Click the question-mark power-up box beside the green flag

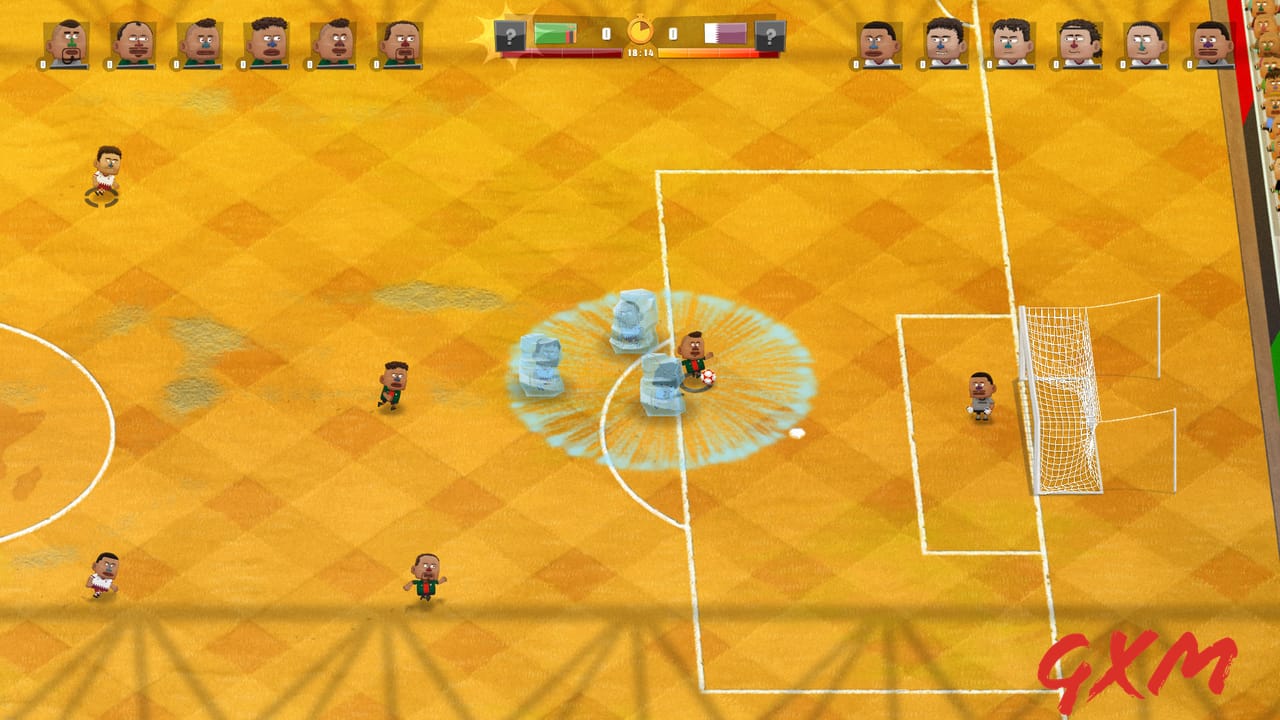(510, 37)
